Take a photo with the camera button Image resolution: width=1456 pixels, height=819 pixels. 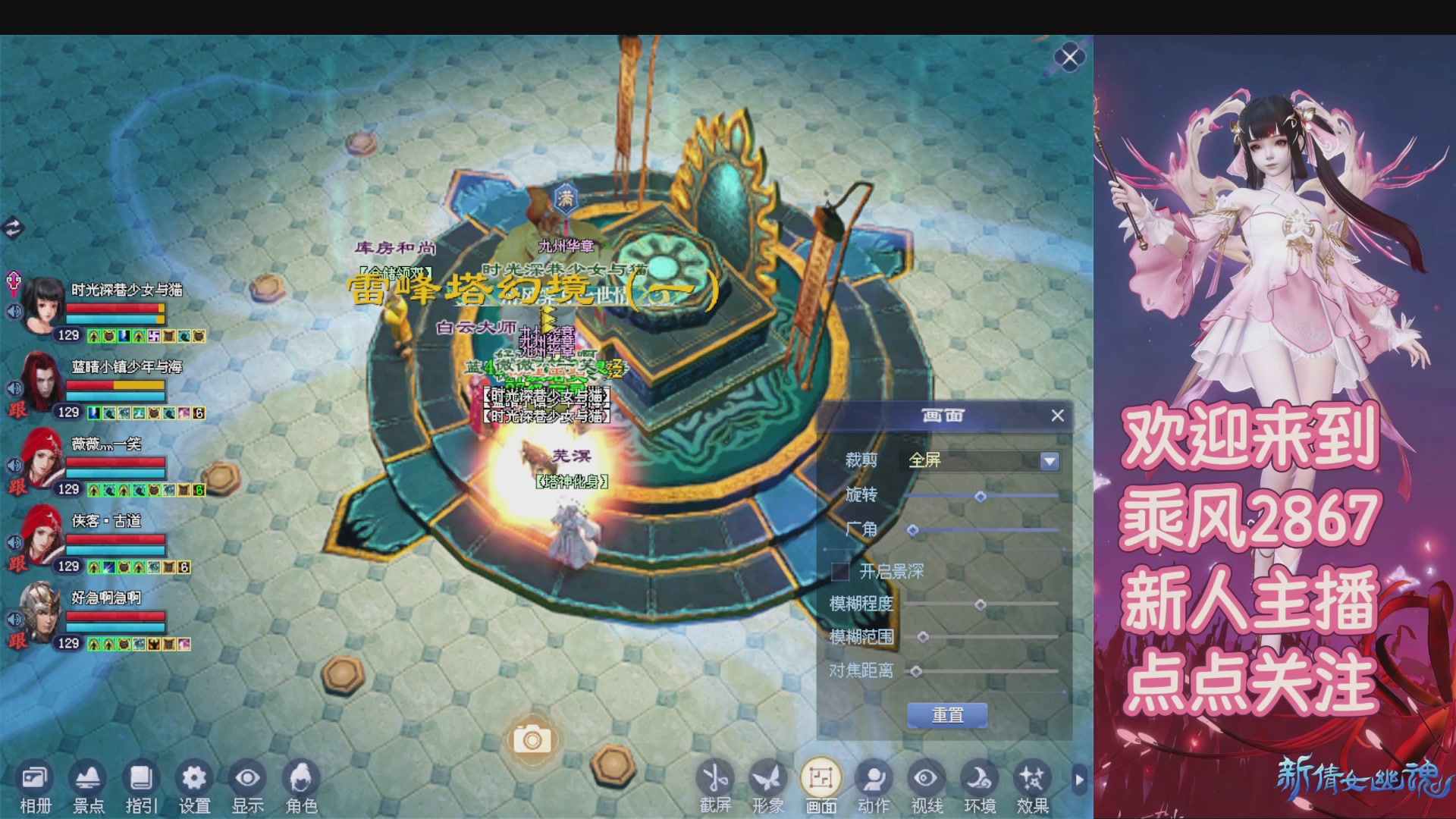(532, 739)
